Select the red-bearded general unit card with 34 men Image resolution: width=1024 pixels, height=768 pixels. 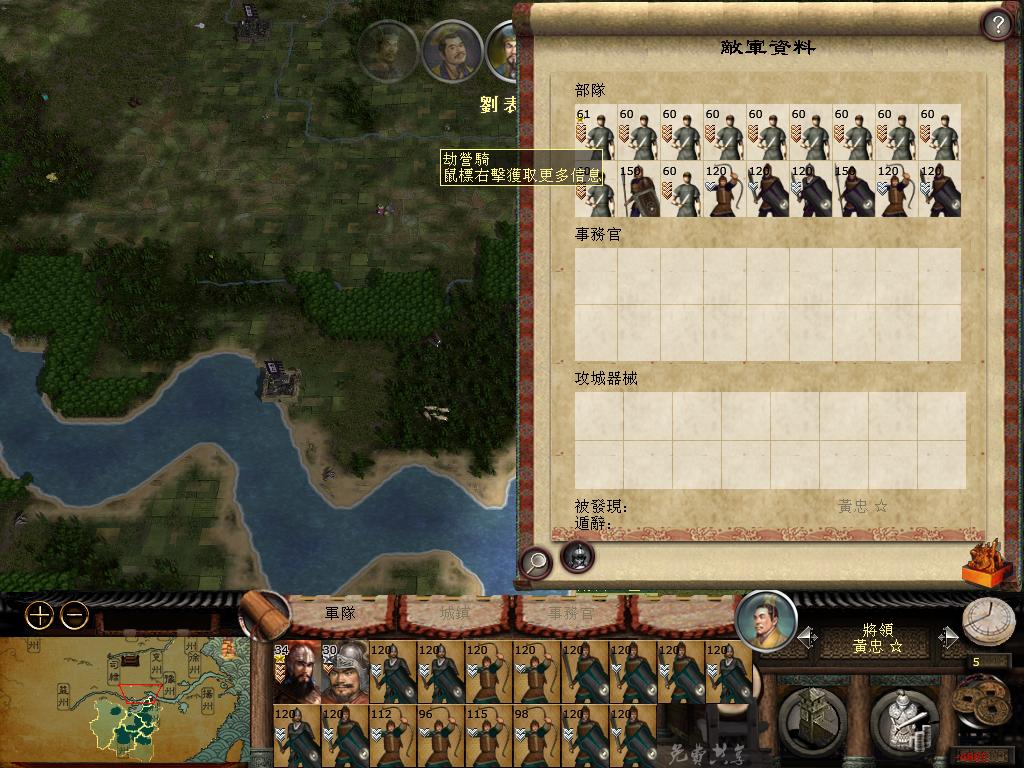tap(297, 671)
